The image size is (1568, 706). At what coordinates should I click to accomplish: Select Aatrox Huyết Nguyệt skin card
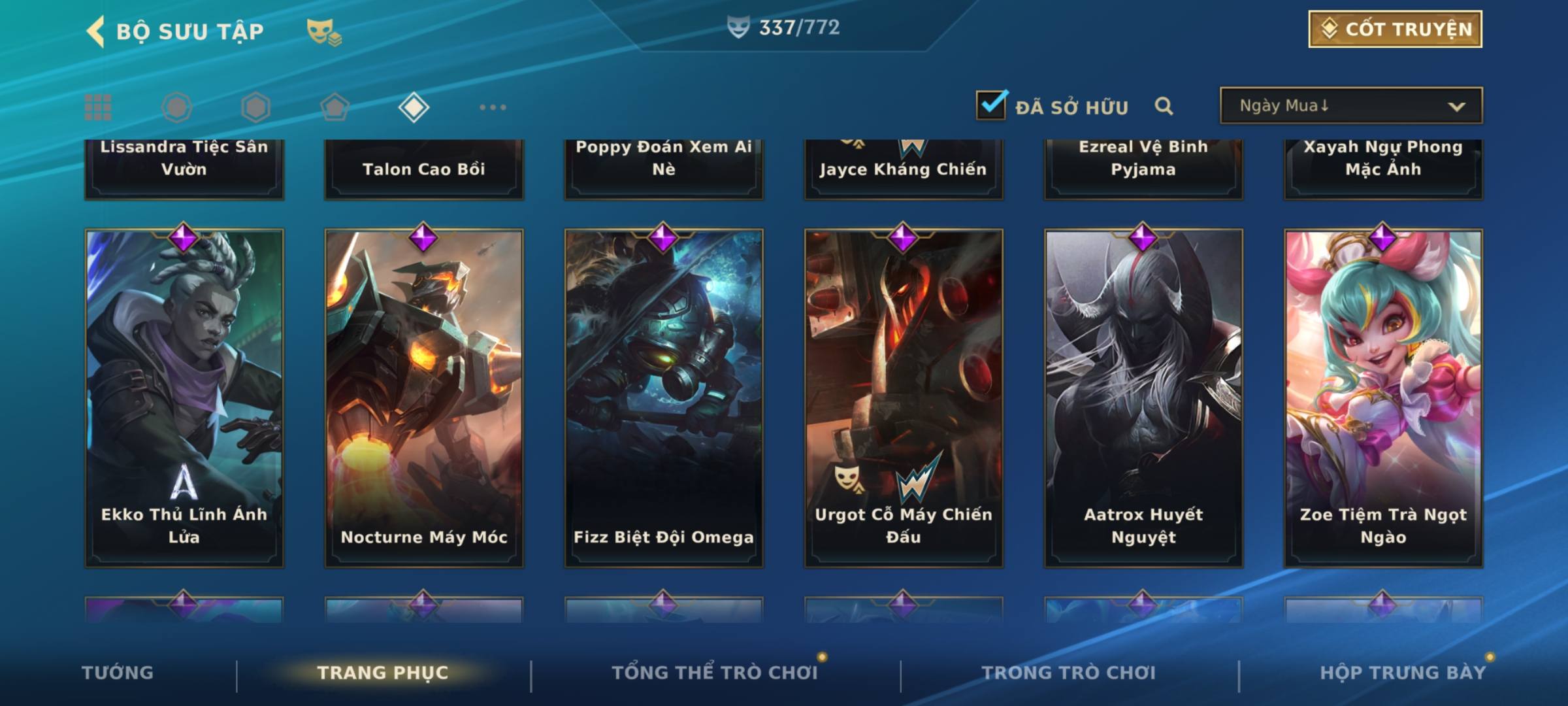click(x=1143, y=397)
